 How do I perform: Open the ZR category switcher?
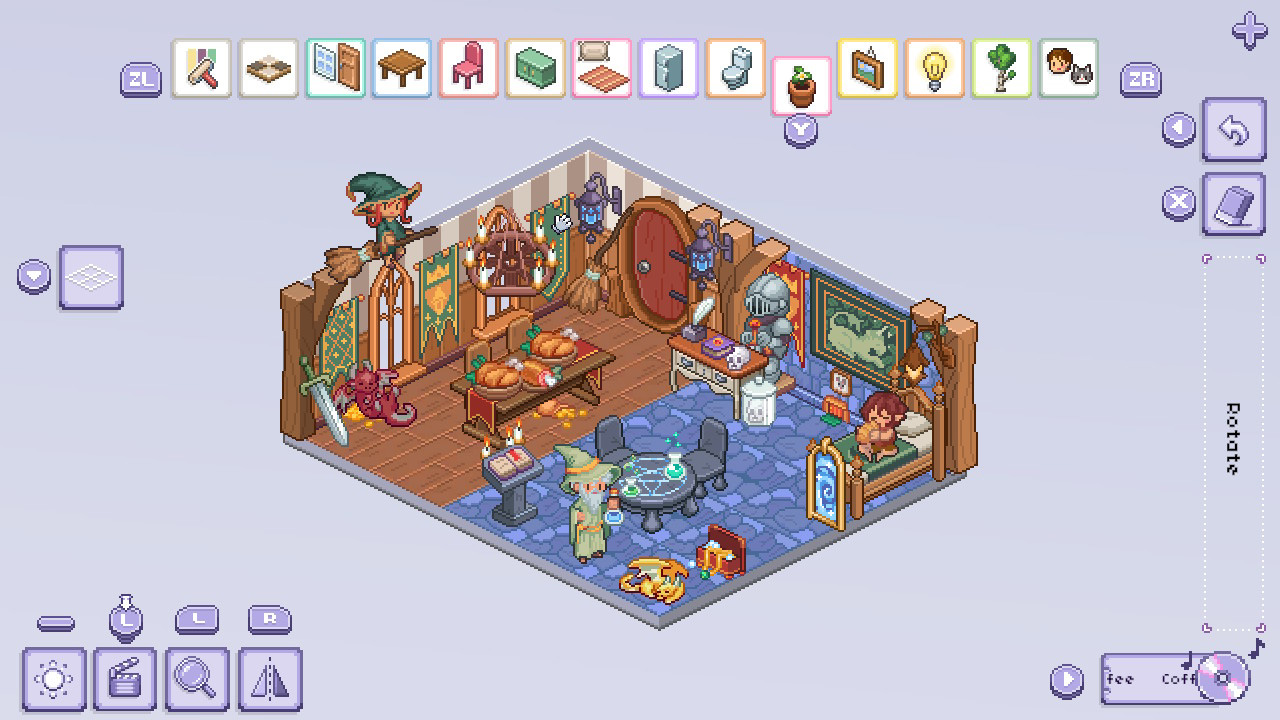click(x=1141, y=77)
